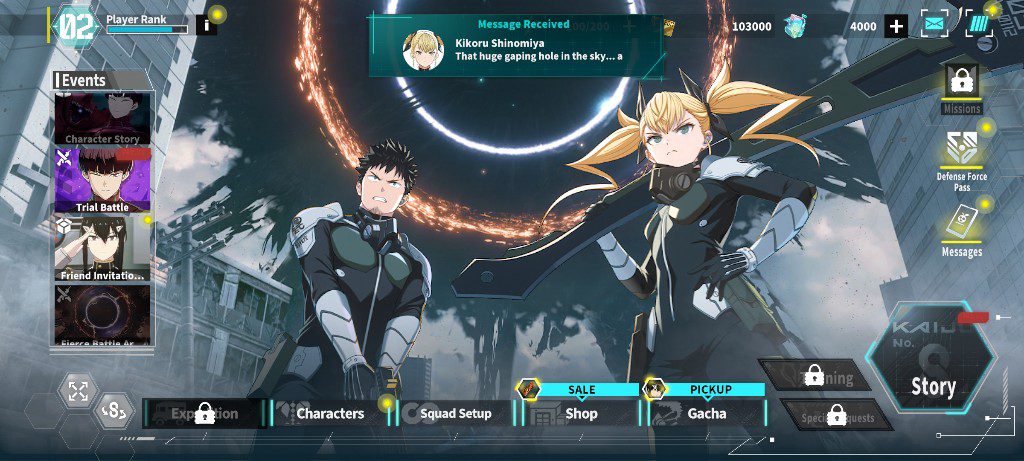Screen dimensions: 1024x461
Task: Add currency with the plus button
Action: point(896,26)
